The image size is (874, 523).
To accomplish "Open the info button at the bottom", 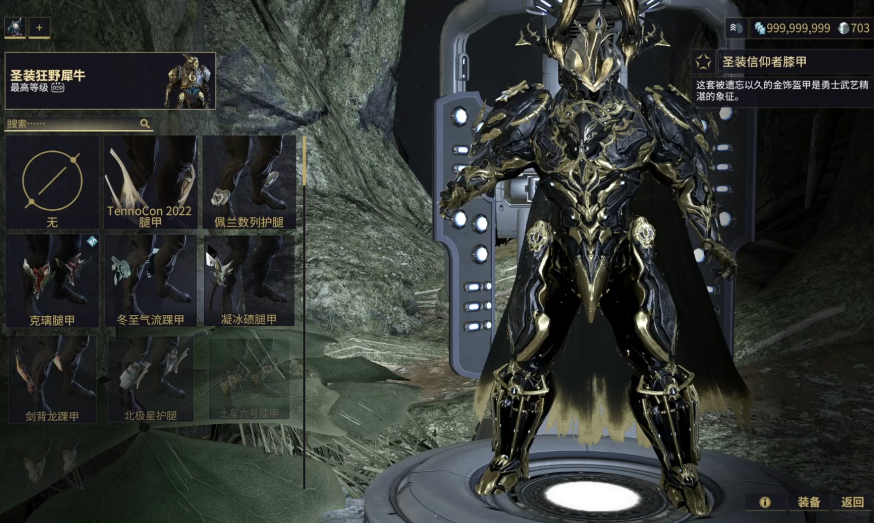I will (x=765, y=502).
